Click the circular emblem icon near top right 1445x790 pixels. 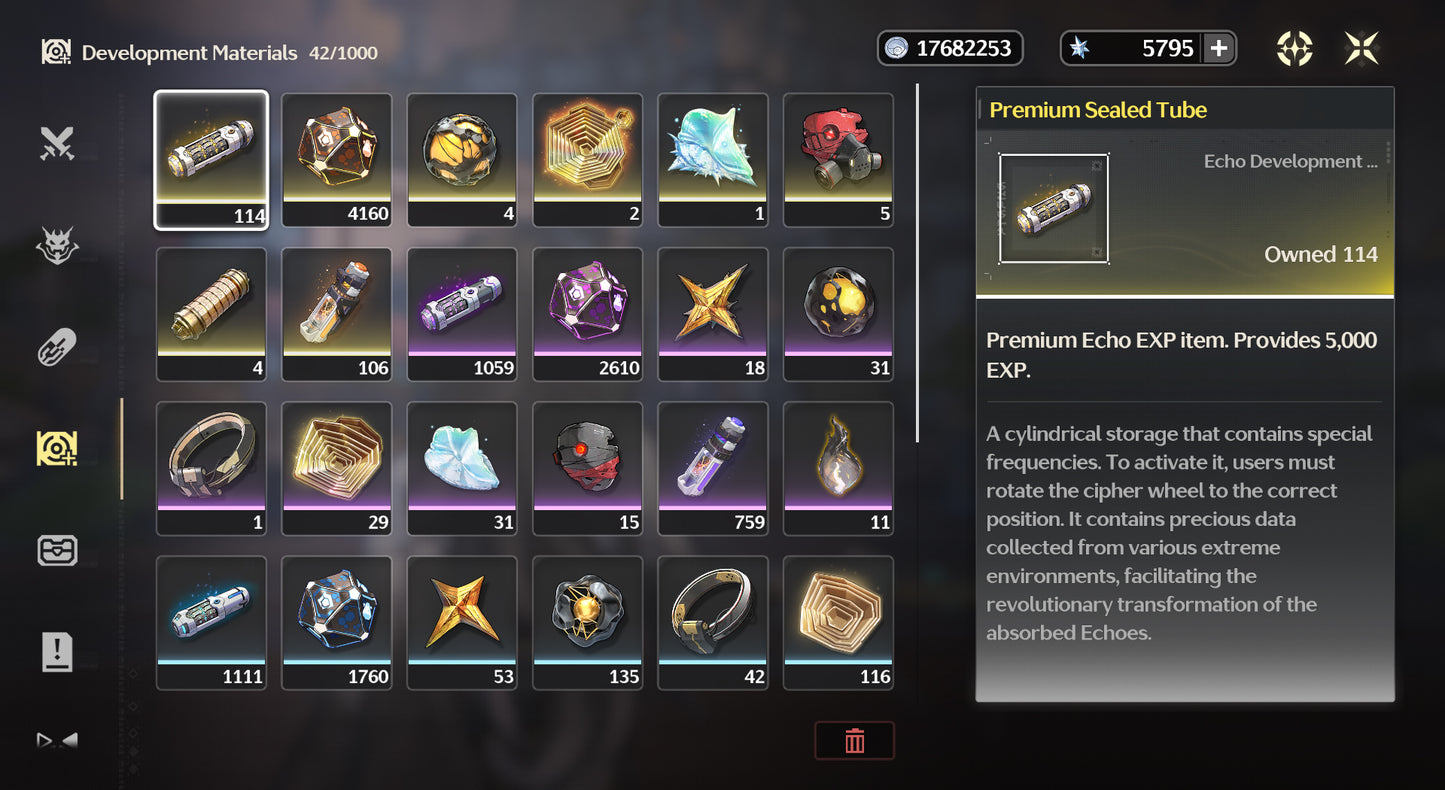click(1294, 47)
